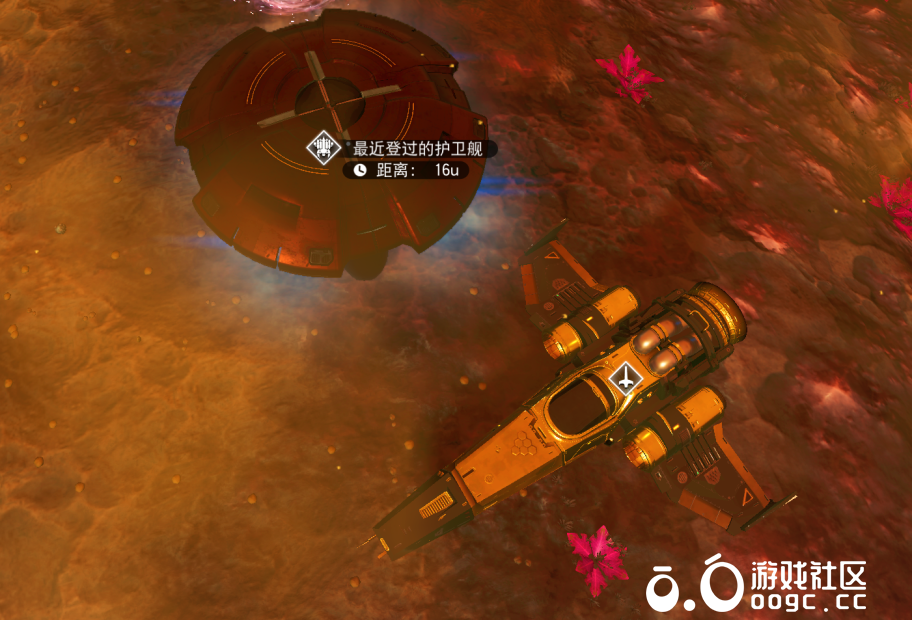Image resolution: width=912 pixels, height=620 pixels.
Task: Click the starship marker icon
Action: (x=626, y=378)
